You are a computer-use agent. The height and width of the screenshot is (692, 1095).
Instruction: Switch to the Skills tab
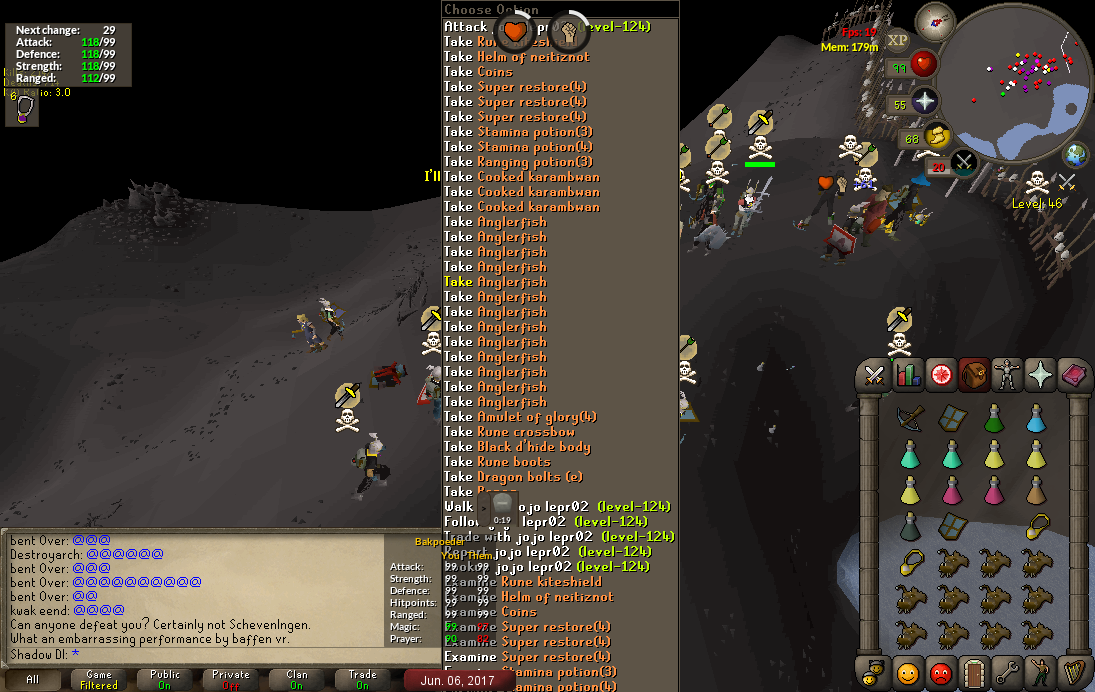click(908, 375)
